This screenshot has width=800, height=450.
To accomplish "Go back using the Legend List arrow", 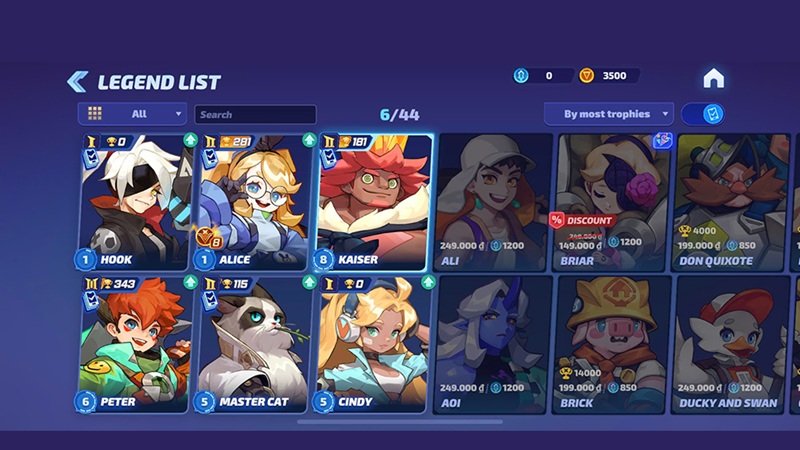I will click(77, 81).
